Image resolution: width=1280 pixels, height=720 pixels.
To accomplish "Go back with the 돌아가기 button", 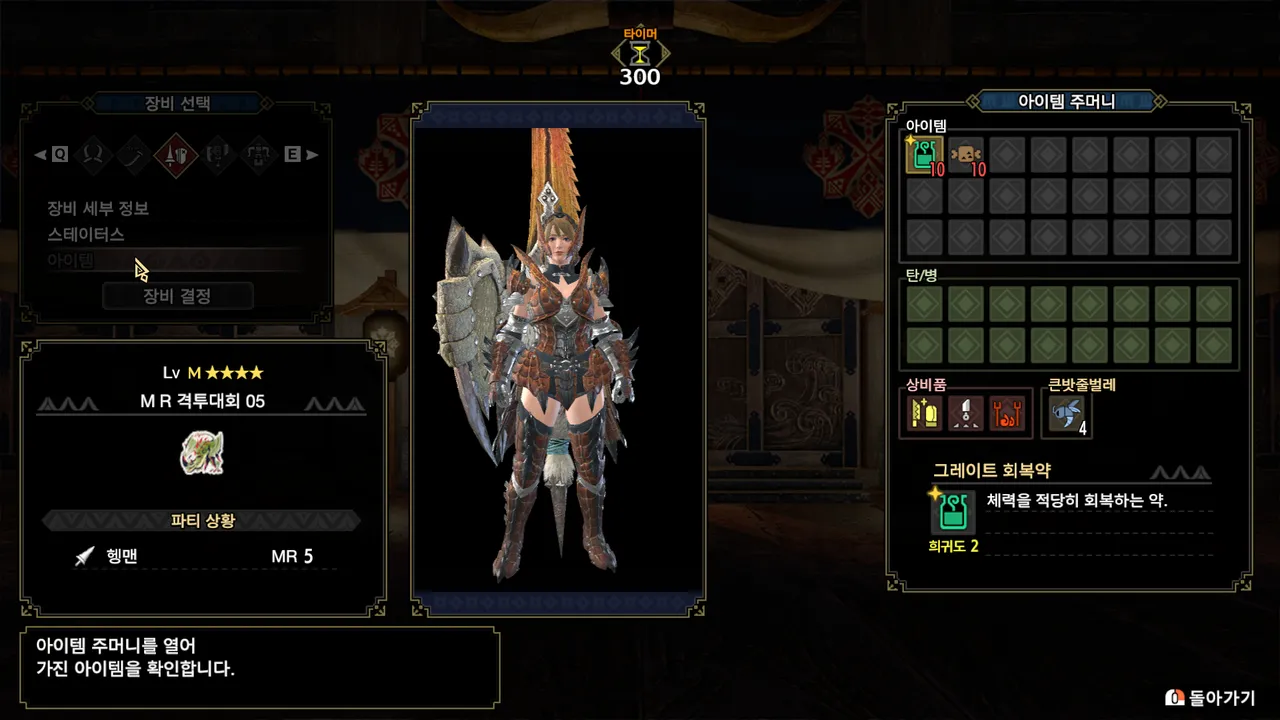I will (1210, 697).
